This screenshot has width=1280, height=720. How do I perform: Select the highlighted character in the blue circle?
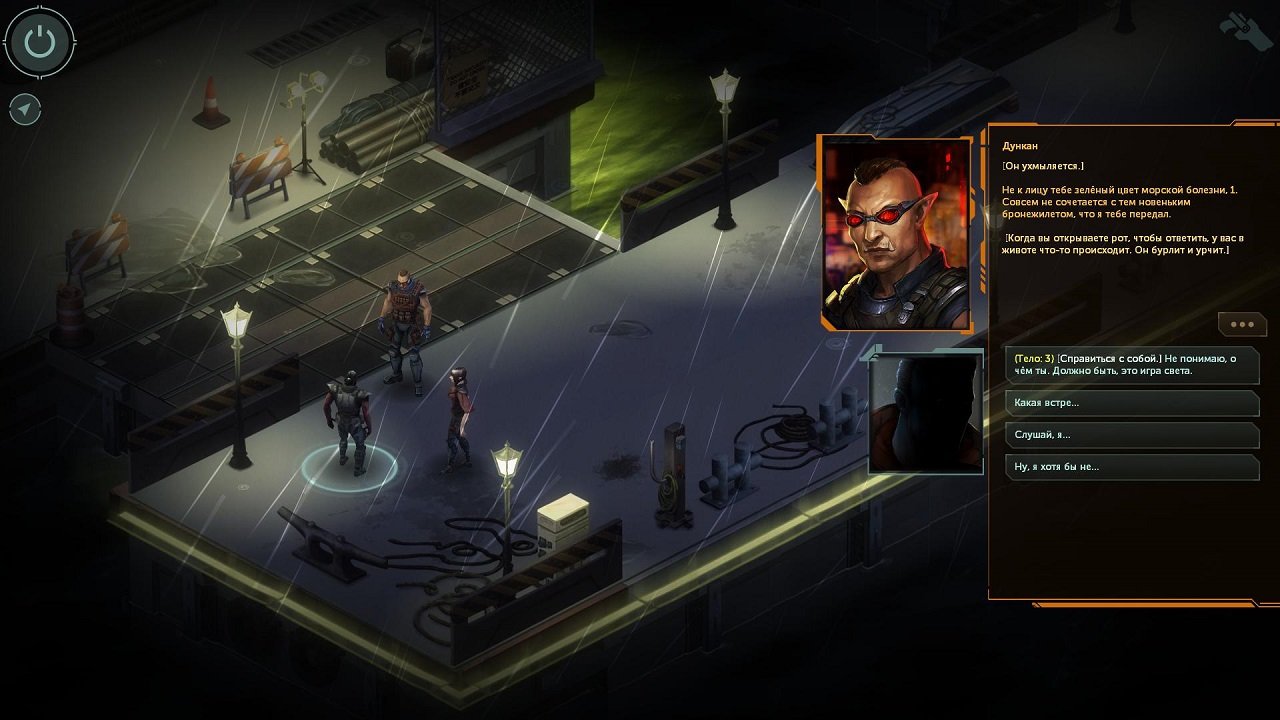click(x=349, y=420)
